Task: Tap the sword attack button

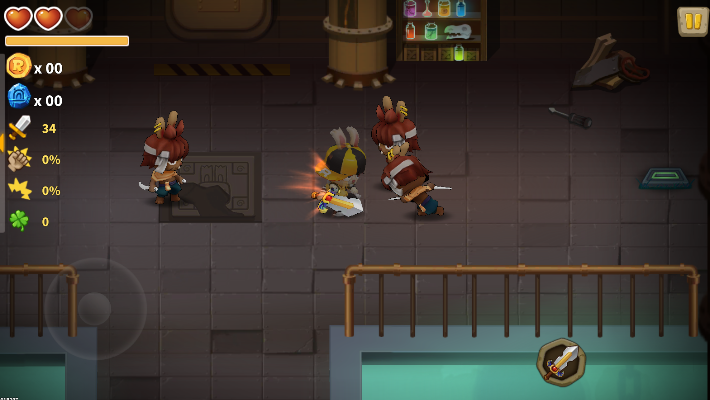Action: click(562, 361)
